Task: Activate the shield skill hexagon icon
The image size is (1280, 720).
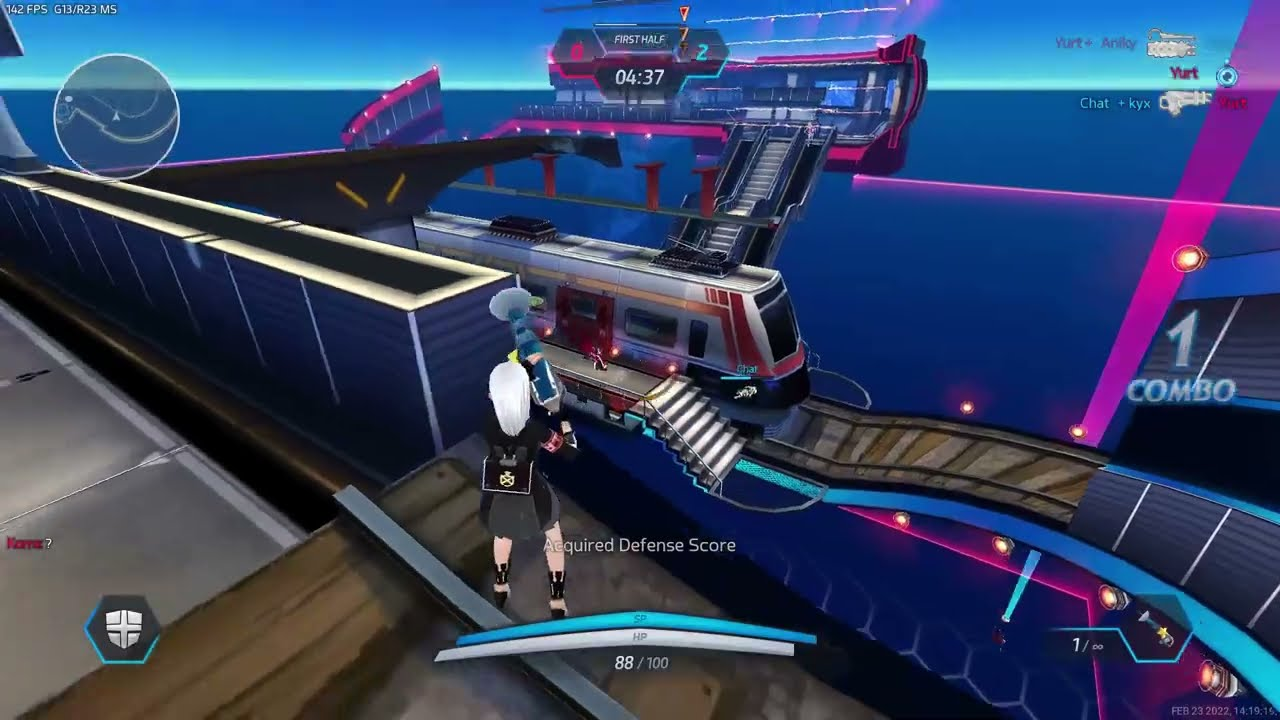Action: (x=123, y=629)
